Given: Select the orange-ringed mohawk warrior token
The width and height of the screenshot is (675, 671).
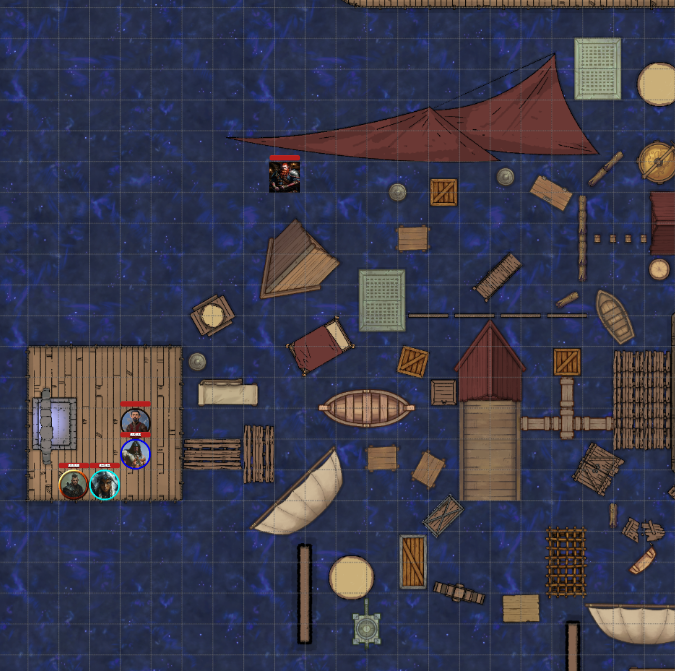Looking at the screenshot, I should 73,485.
